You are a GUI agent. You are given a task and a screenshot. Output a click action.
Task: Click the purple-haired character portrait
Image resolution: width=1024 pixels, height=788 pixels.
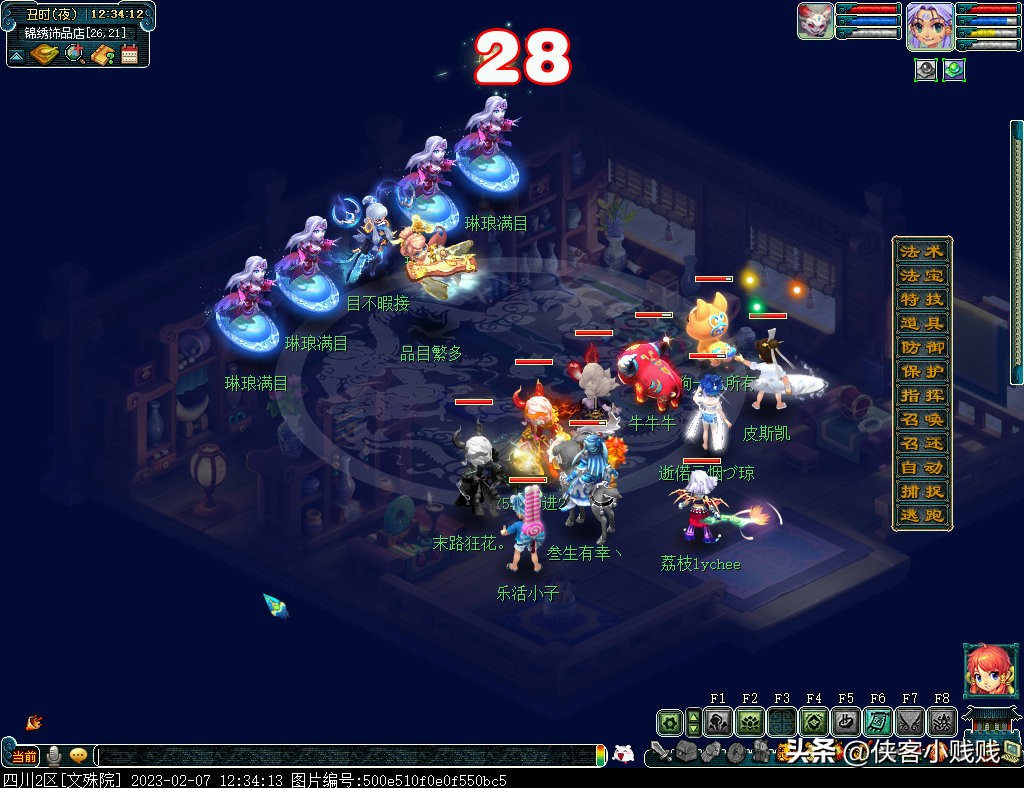click(929, 25)
